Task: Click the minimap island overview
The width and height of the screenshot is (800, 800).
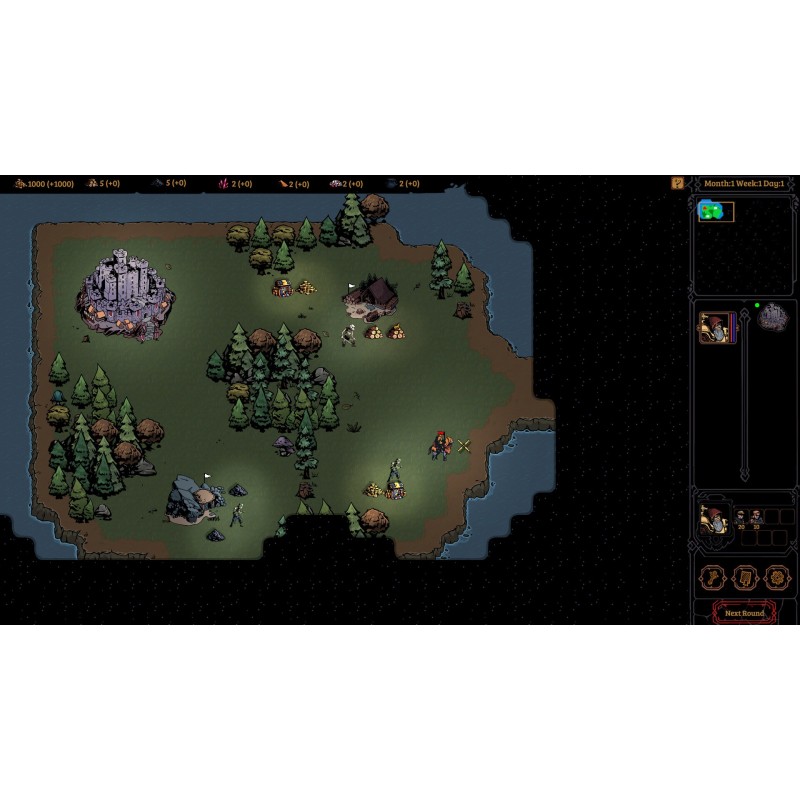Action: click(x=716, y=212)
